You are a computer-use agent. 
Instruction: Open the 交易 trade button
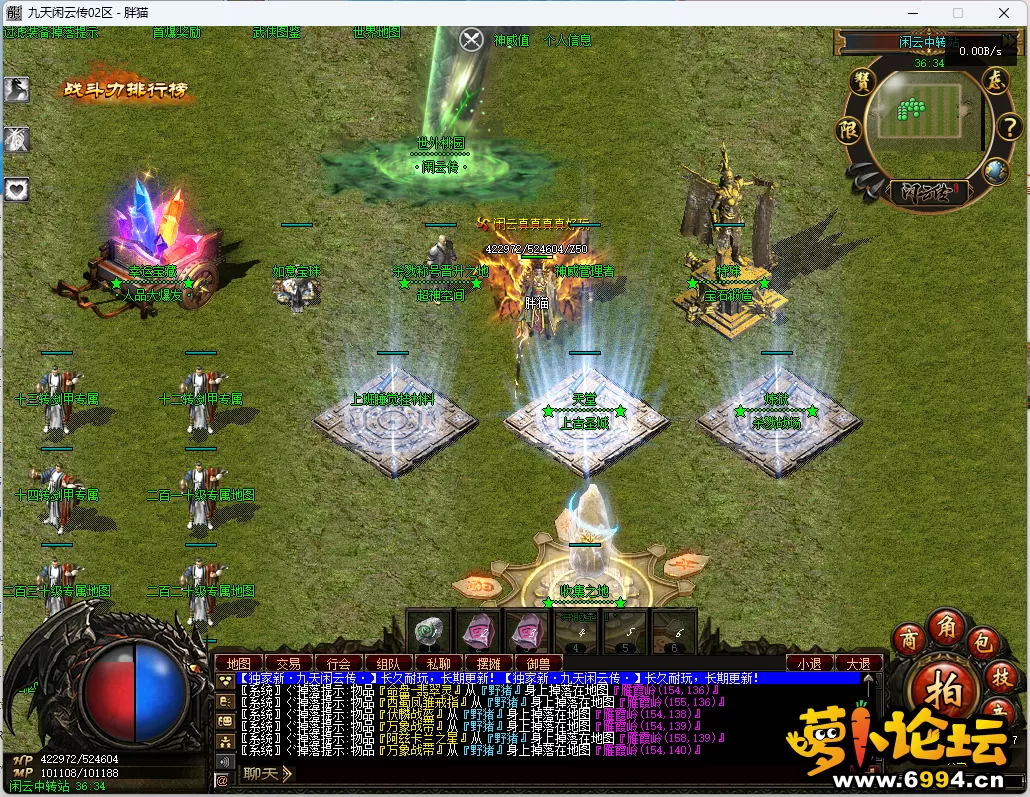coord(288,663)
